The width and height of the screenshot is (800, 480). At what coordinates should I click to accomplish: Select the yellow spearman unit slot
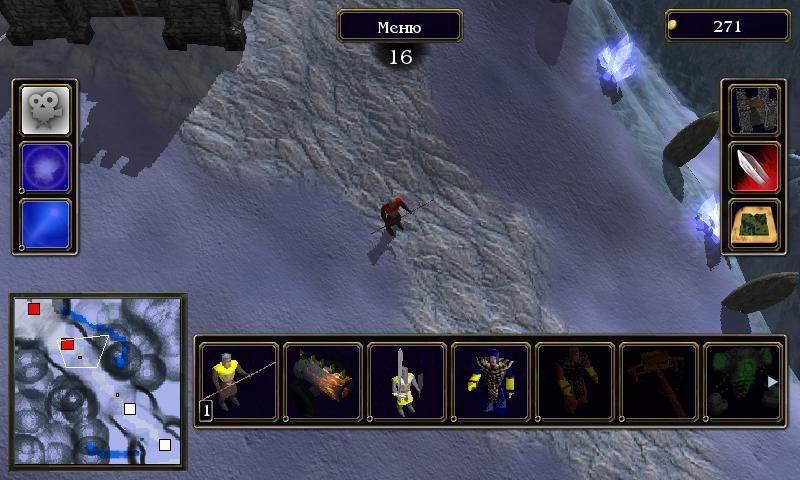tap(238, 380)
